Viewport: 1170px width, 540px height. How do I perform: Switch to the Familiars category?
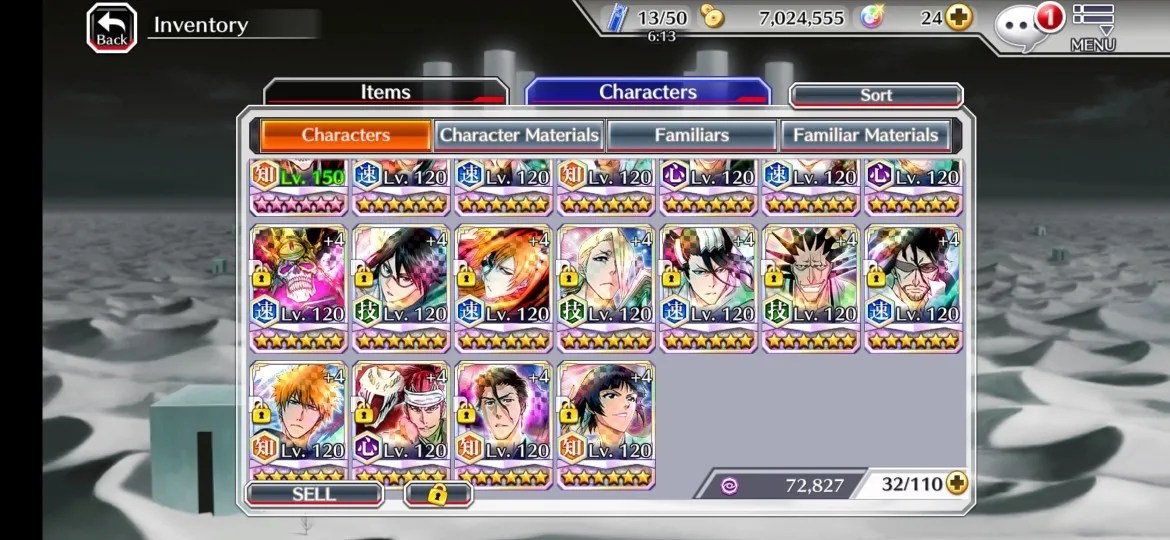tap(691, 135)
